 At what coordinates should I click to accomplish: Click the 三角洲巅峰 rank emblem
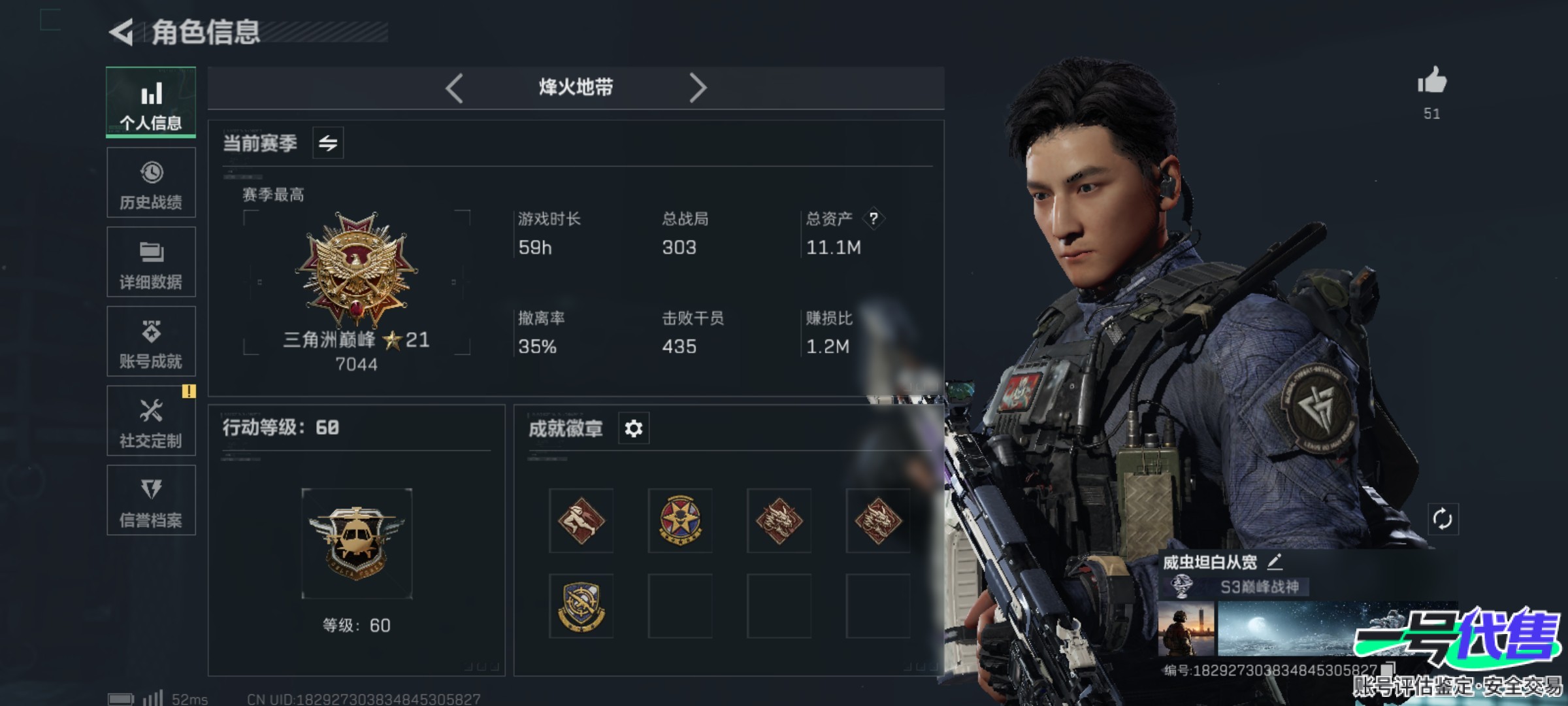click(x=356, y=269)
